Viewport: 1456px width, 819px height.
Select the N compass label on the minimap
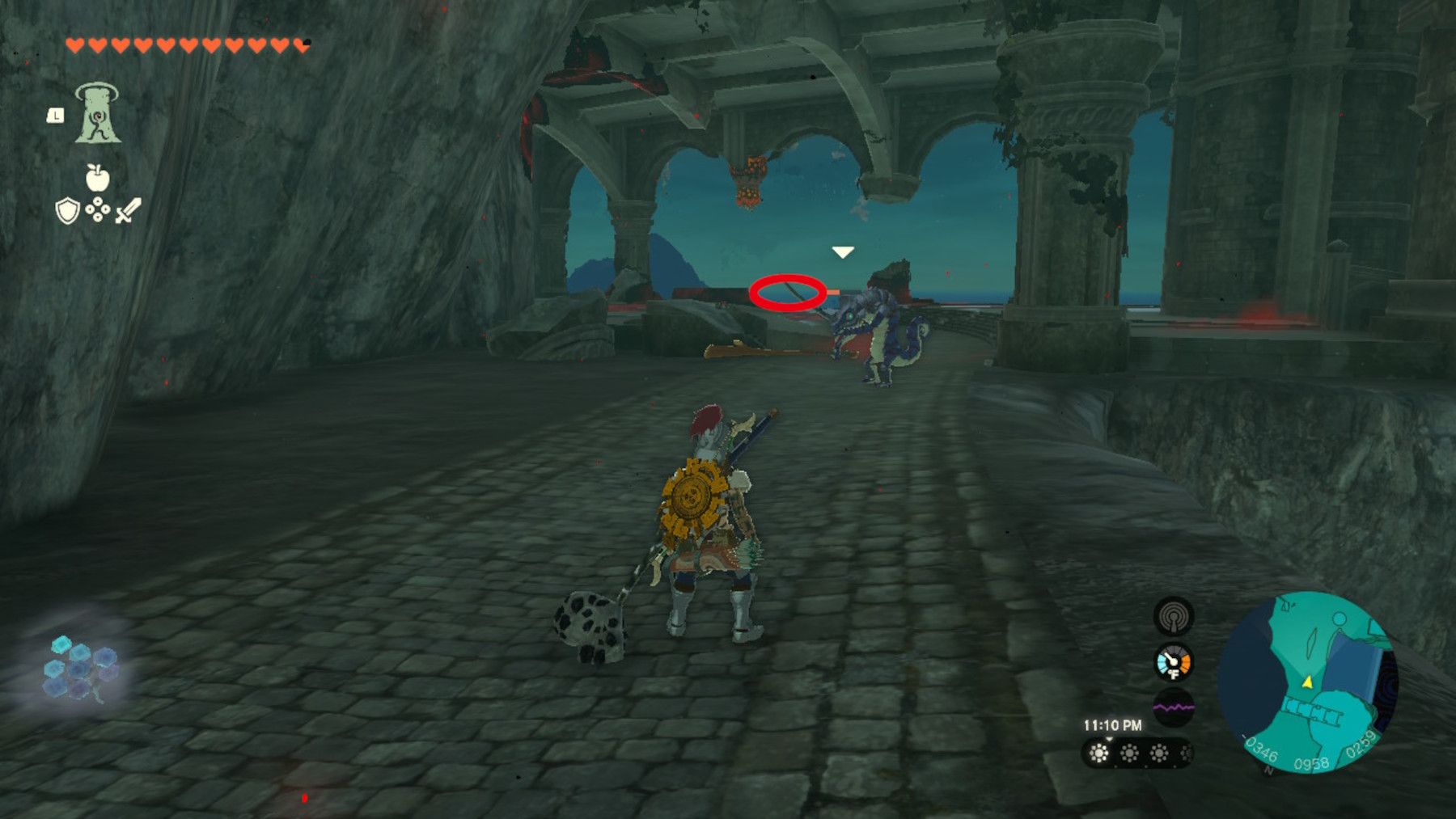click(x=1267, y=770)
